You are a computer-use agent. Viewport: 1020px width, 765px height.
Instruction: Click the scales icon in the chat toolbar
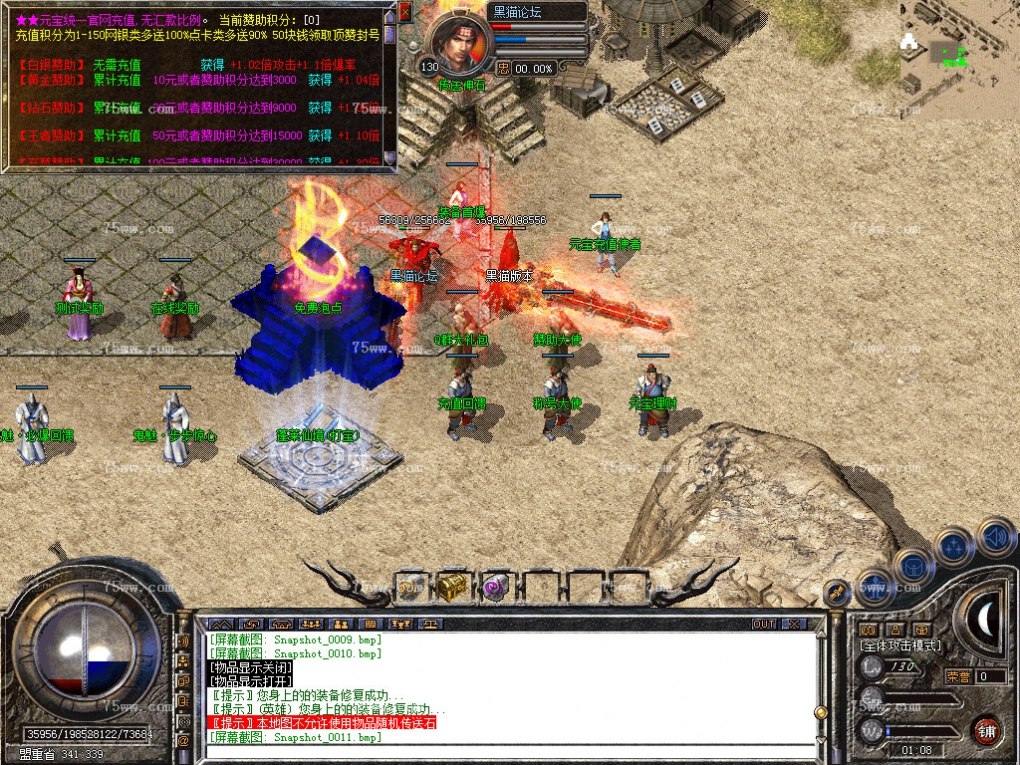coord(431,624)
